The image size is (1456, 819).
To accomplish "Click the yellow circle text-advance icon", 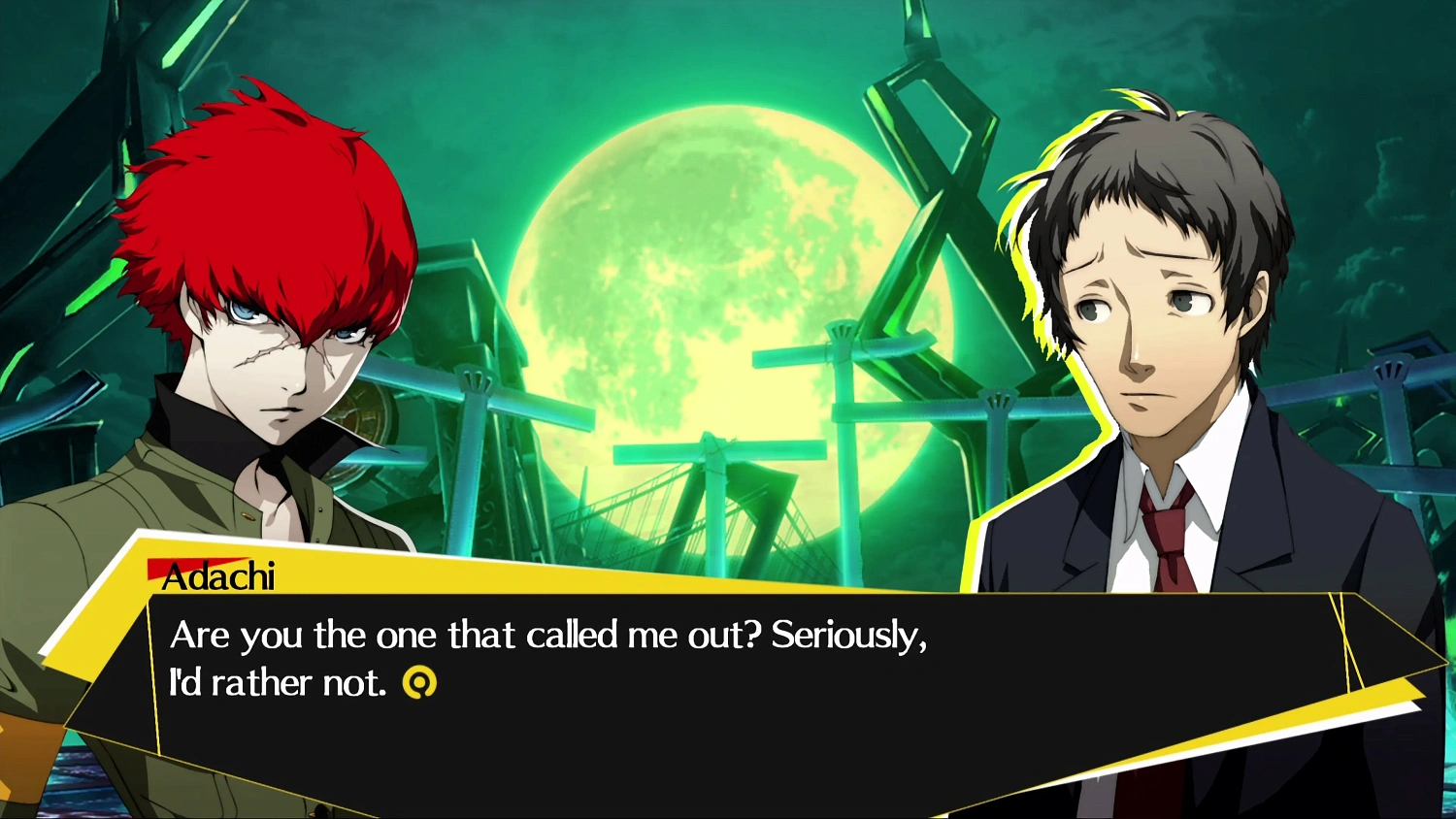I will (x=421, y=681).
